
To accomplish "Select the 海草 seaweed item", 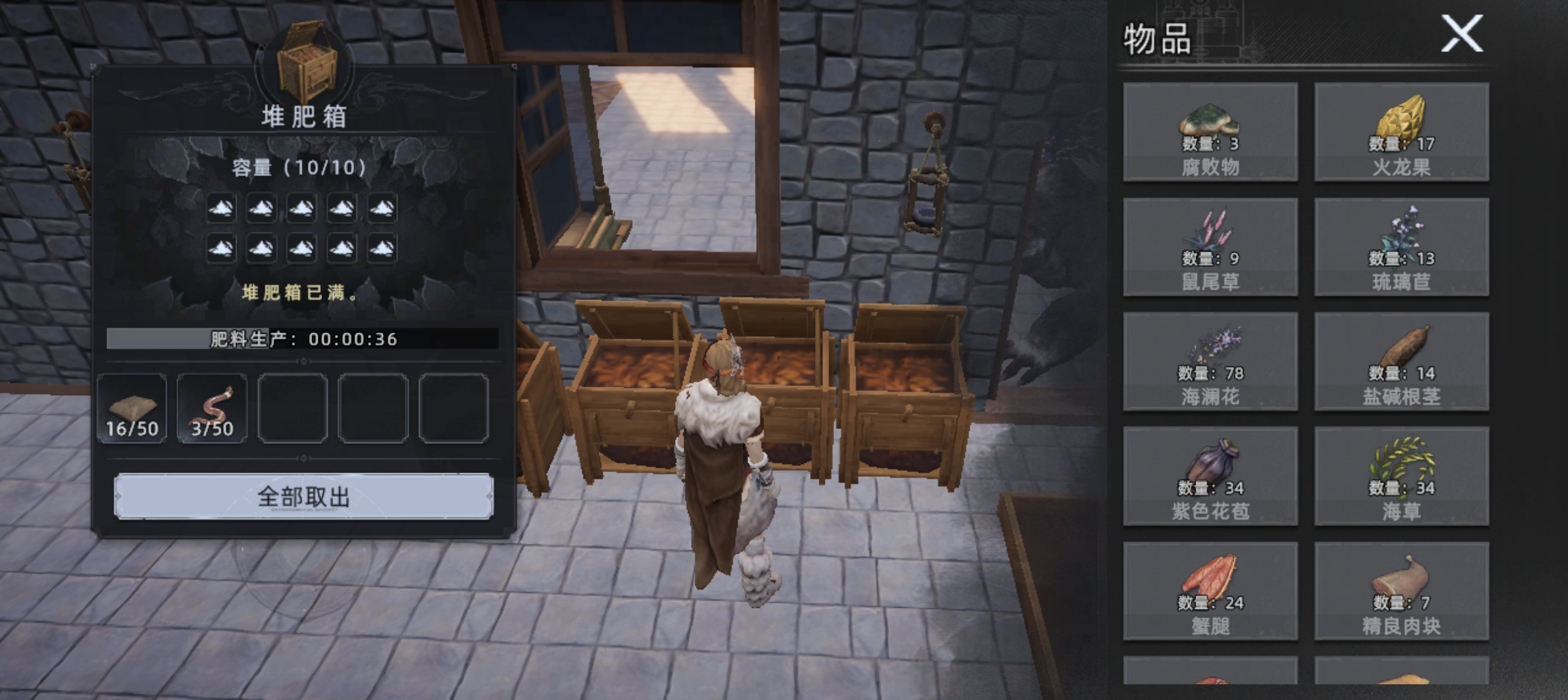I will click(x=1401, y=476).
